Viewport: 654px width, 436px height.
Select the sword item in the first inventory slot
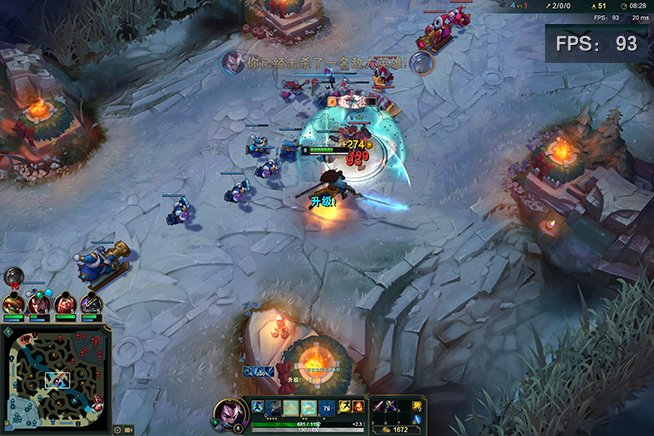[x=381, y=405]
